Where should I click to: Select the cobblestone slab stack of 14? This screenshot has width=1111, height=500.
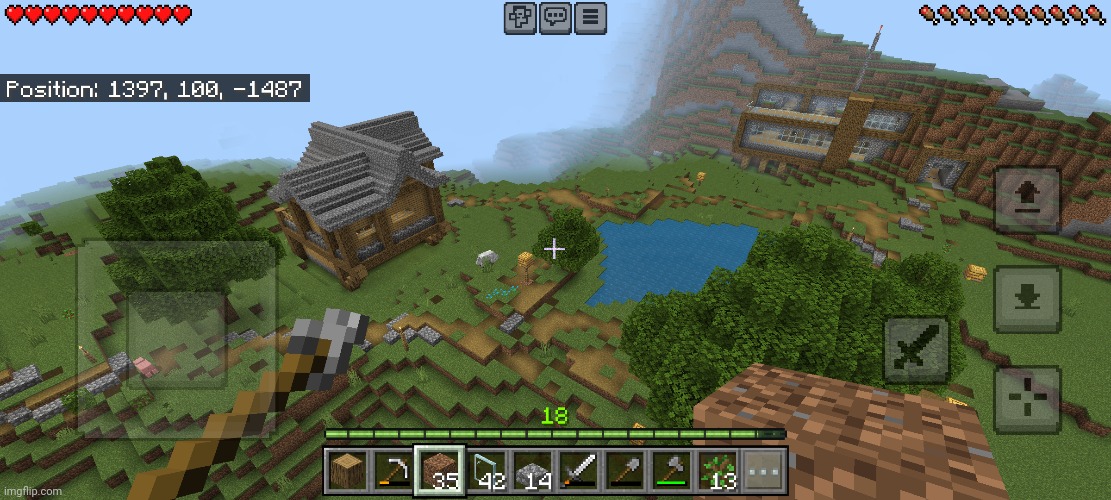click(x=532, y=471)
